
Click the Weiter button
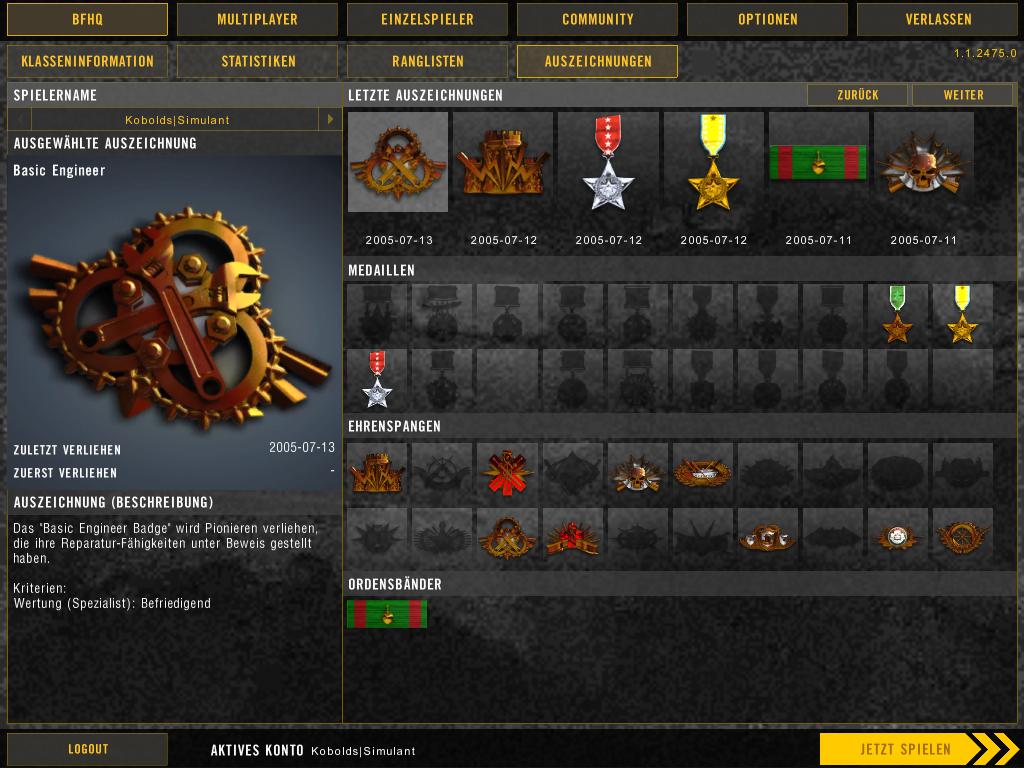point(963,95)
